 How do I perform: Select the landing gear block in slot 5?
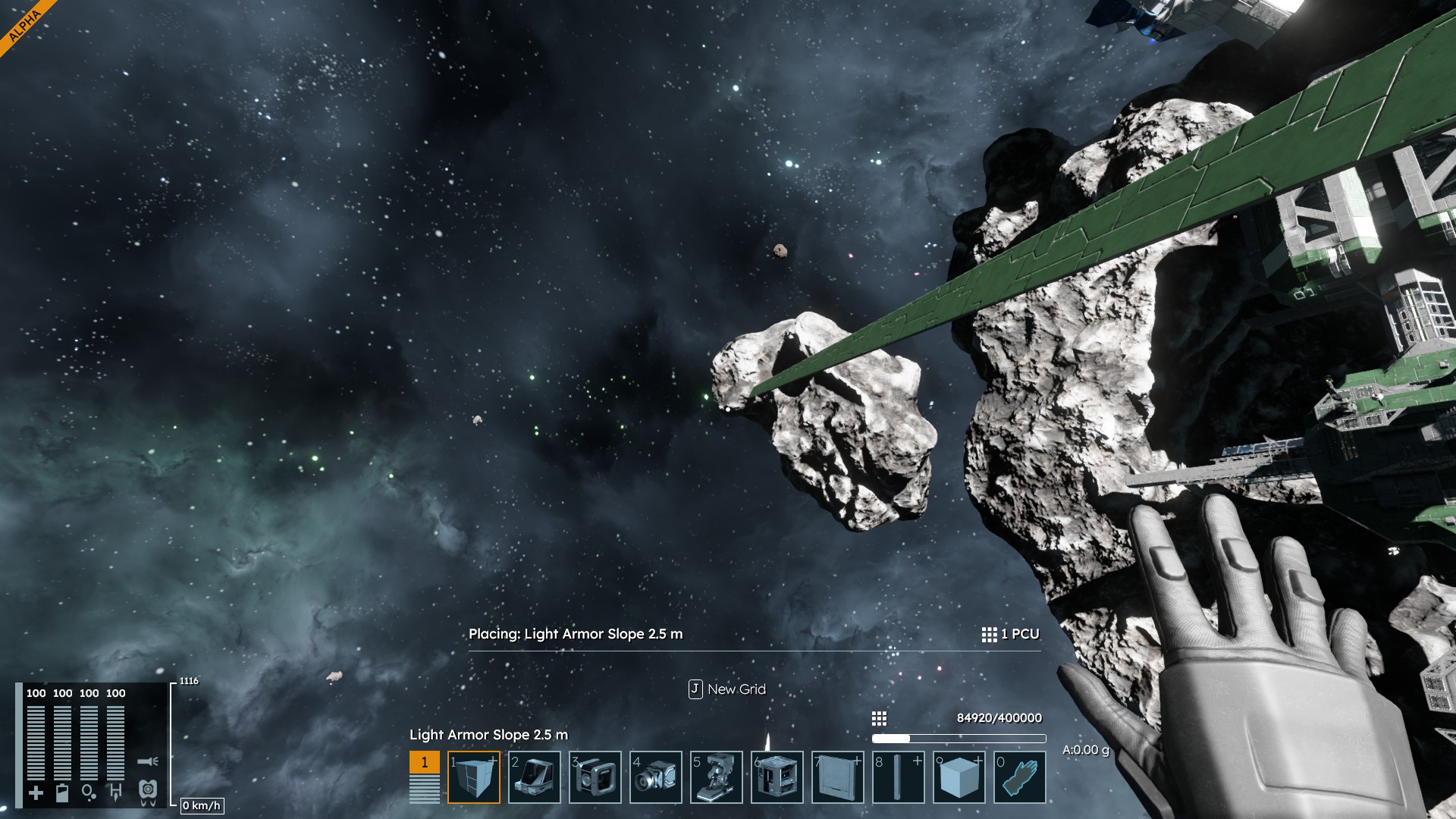coord(717,777)
